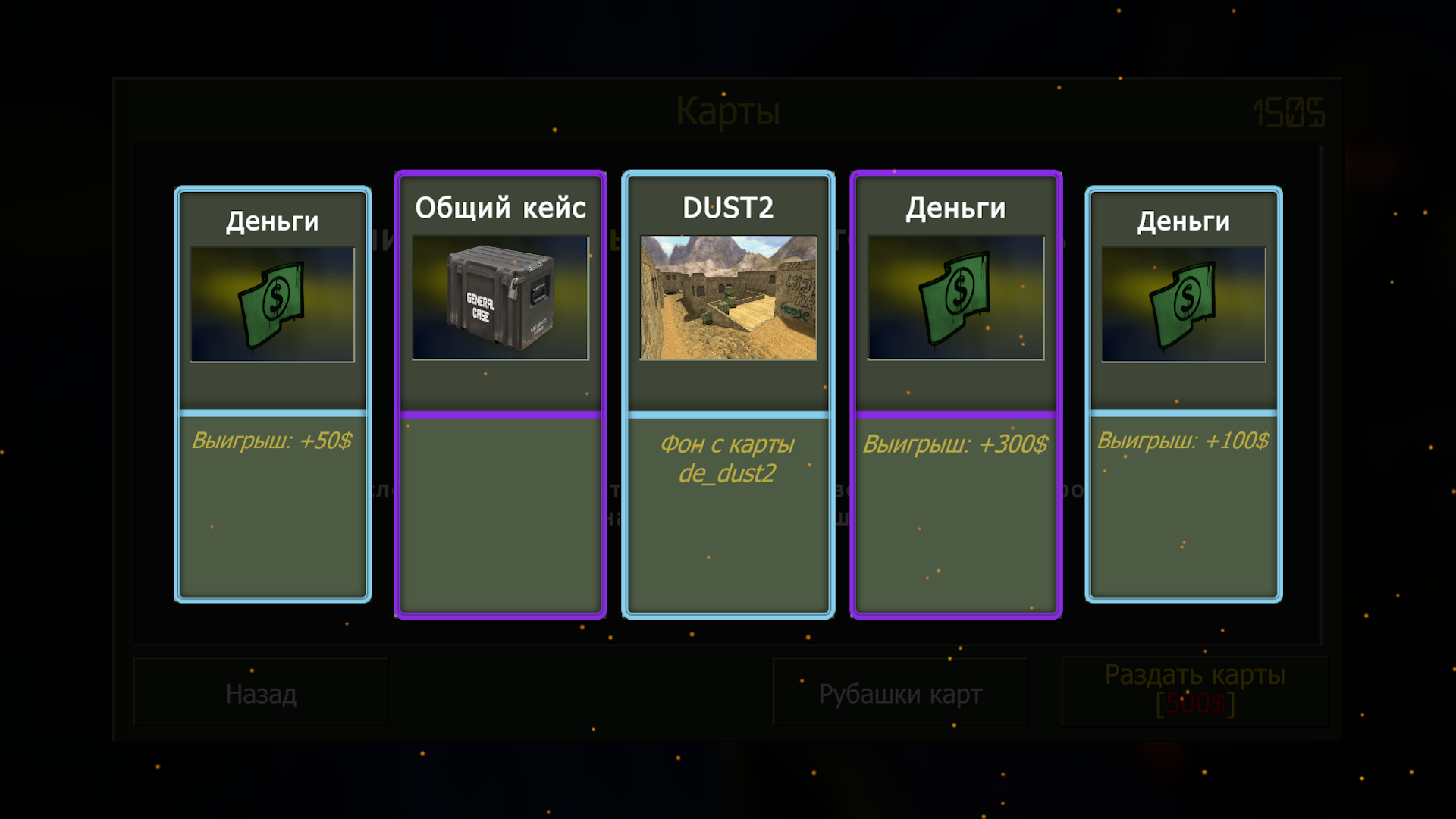
Task: Select the +50$ money card
Action: tap(273, 394)
